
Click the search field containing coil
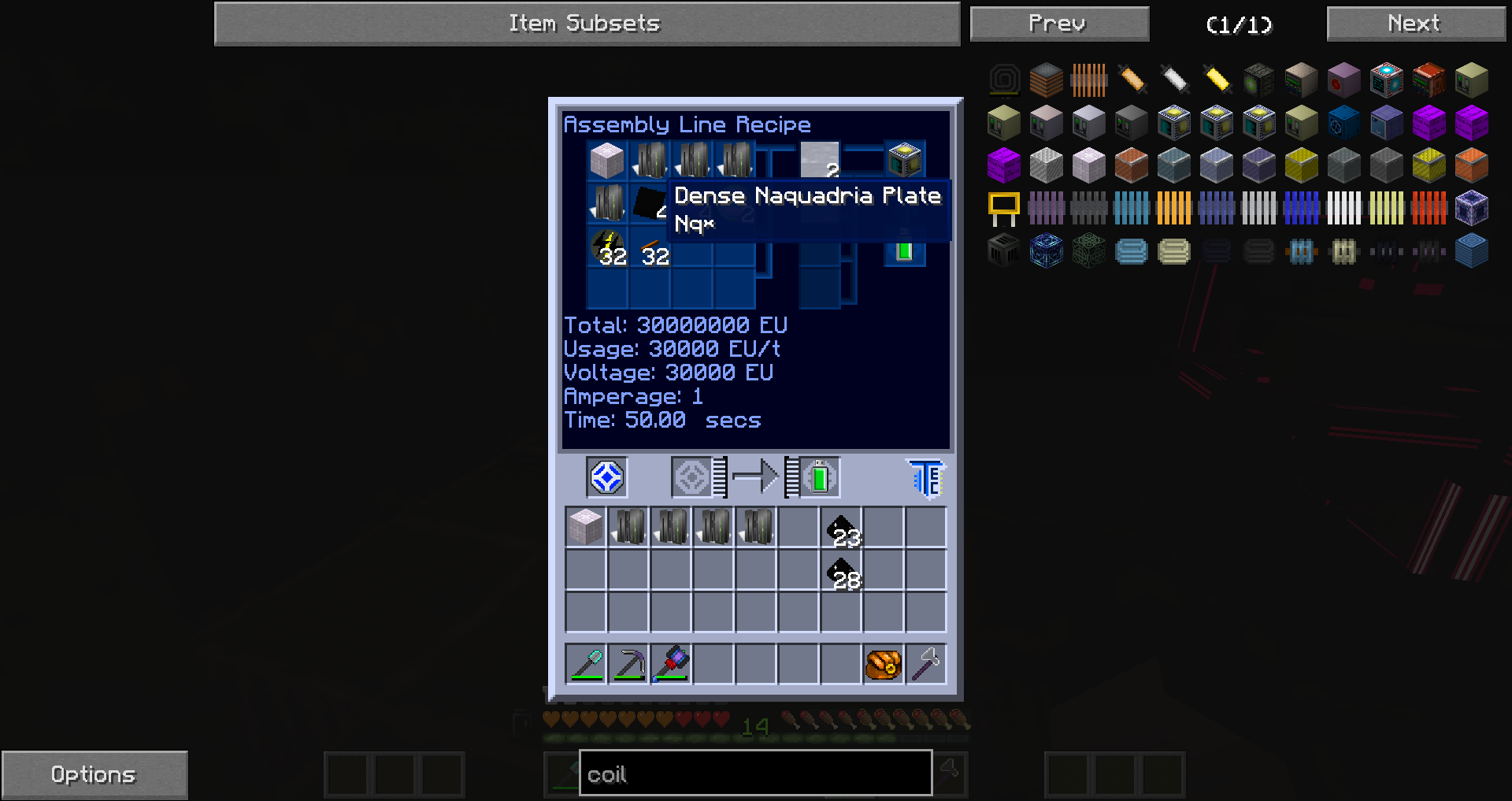pyautogui.click(x=754, y=773)
